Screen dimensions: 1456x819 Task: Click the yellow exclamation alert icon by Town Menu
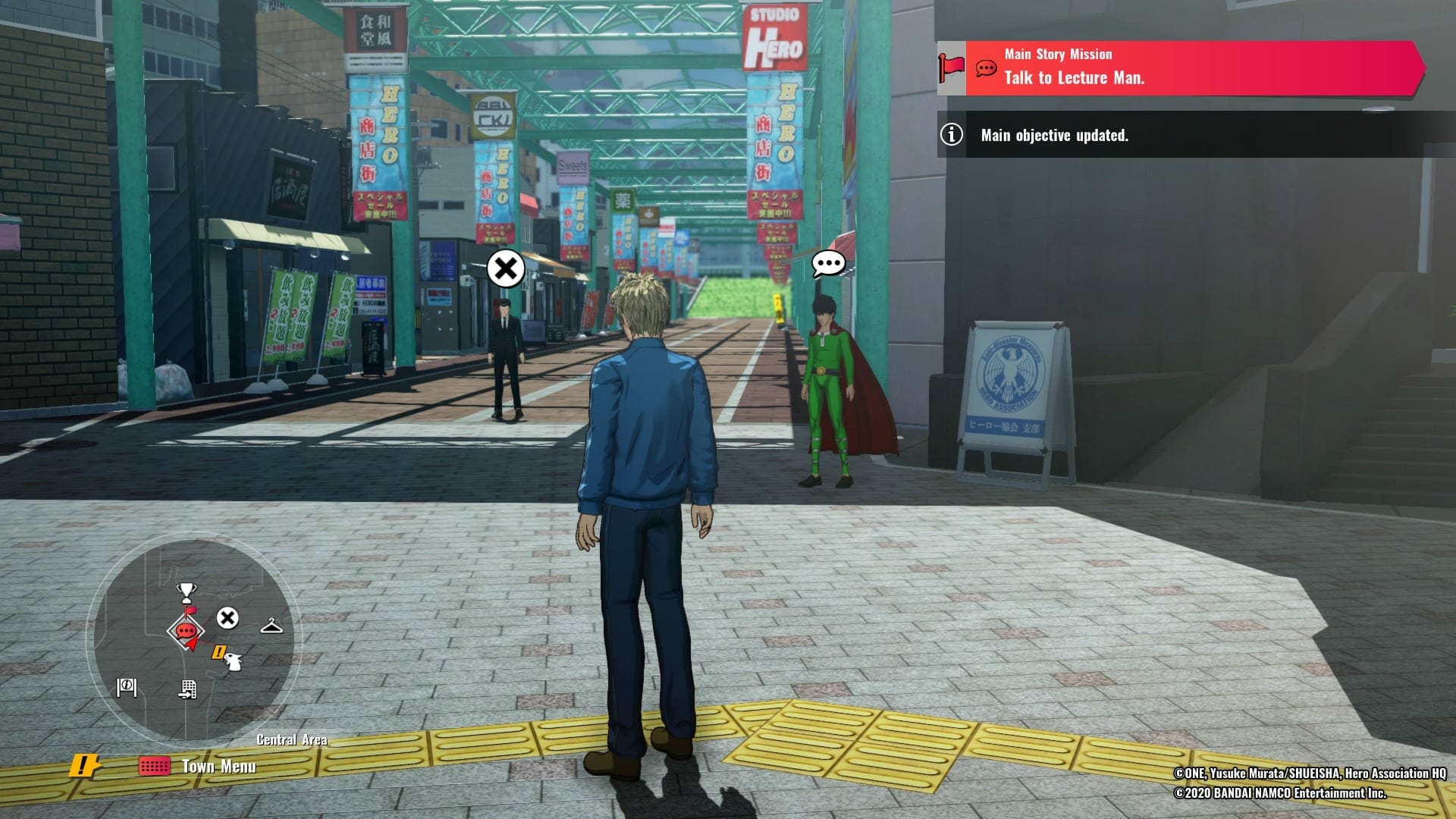click(x=84, y=766)
